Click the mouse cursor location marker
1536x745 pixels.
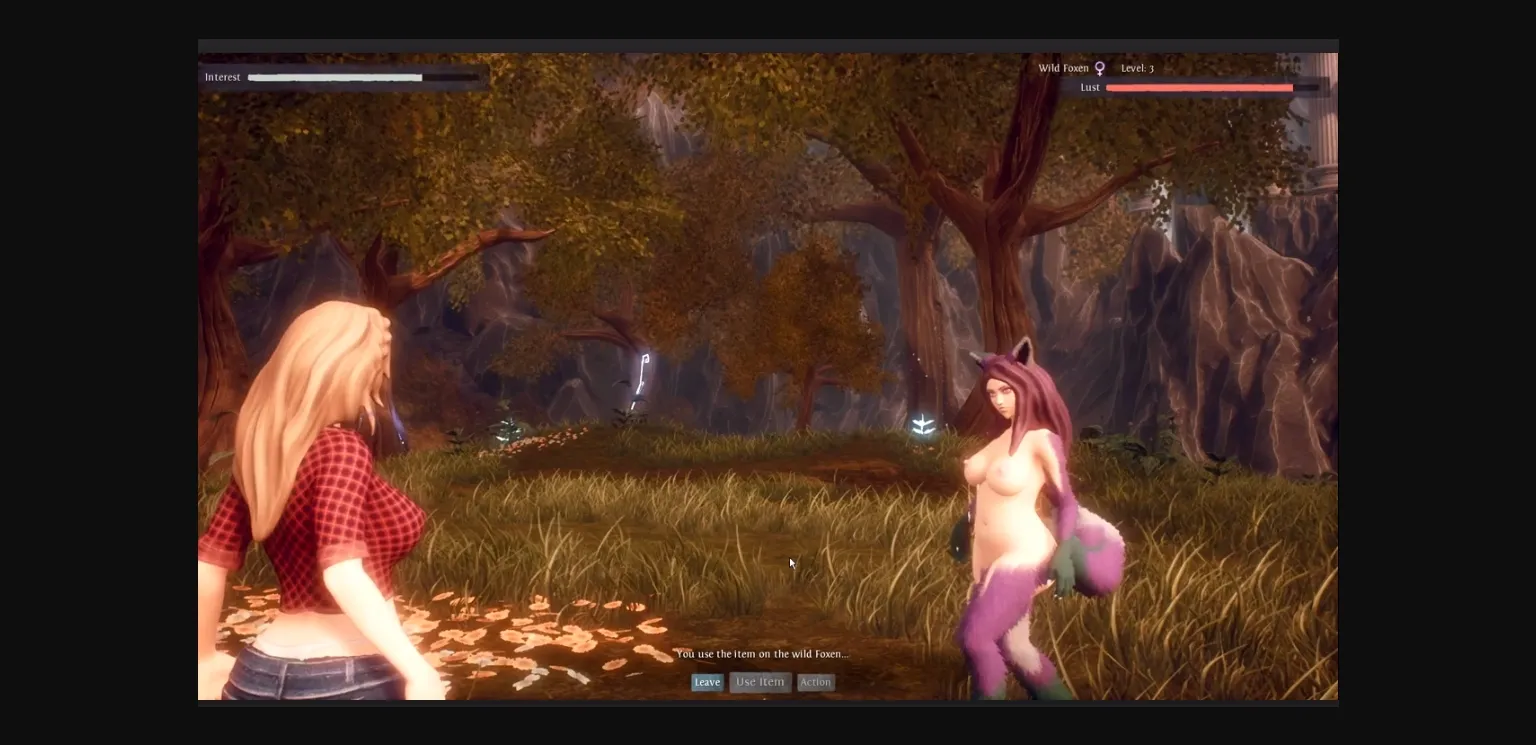coord(790,562)
